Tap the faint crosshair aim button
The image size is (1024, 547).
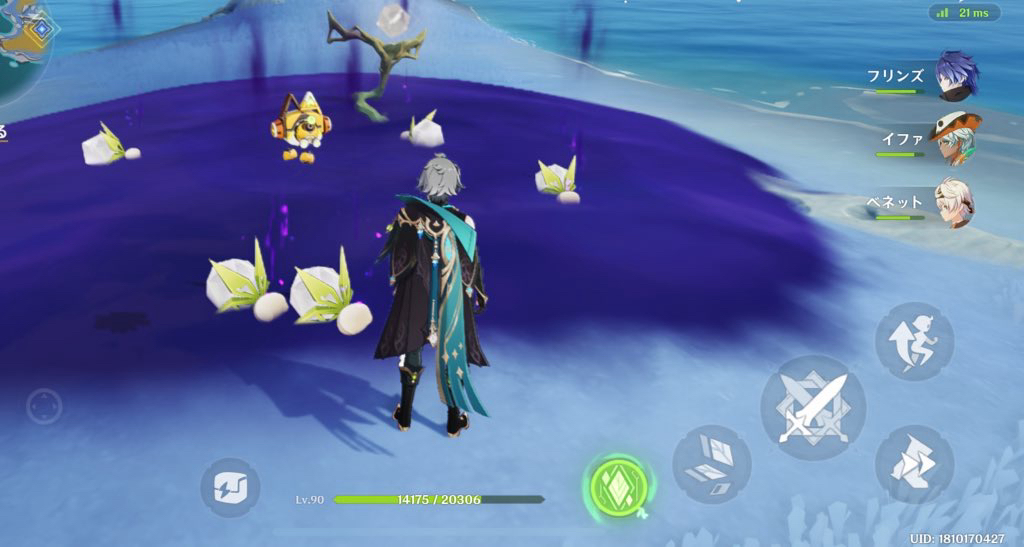tap(44, 407)
